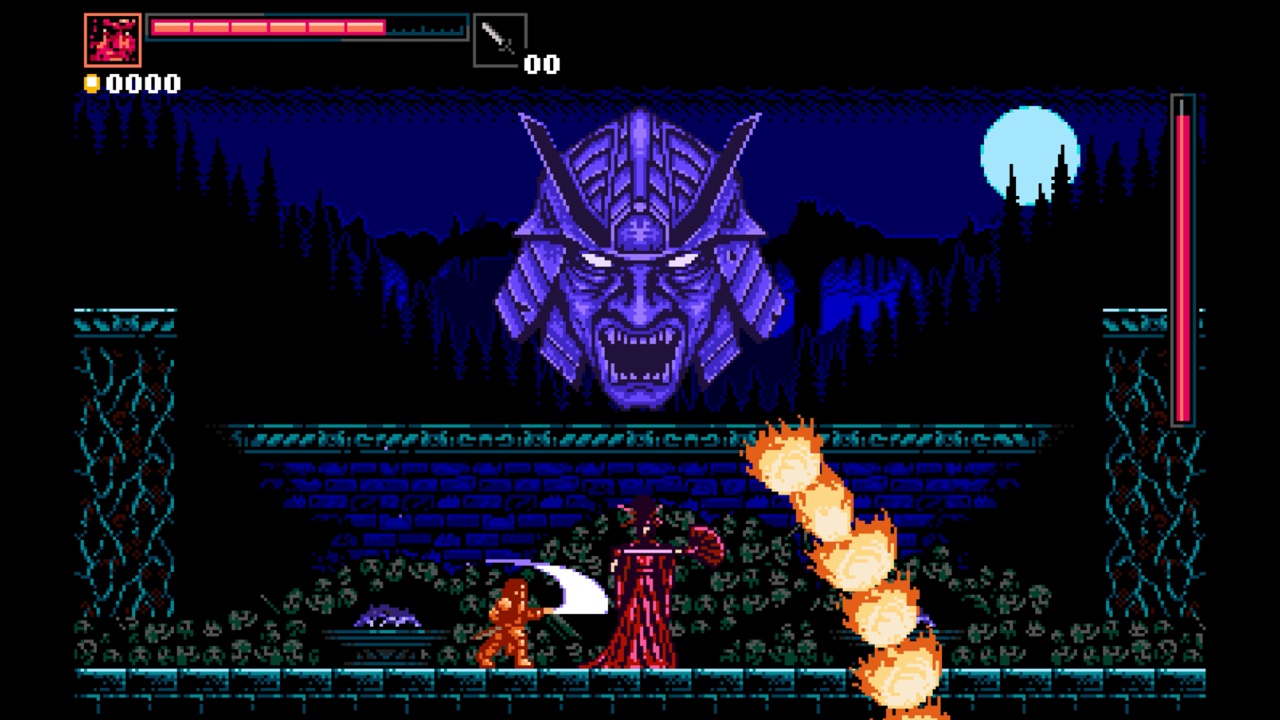Click the gold coin icon beside the score
The image size is (1280, 720).
[x=91, y=84]
